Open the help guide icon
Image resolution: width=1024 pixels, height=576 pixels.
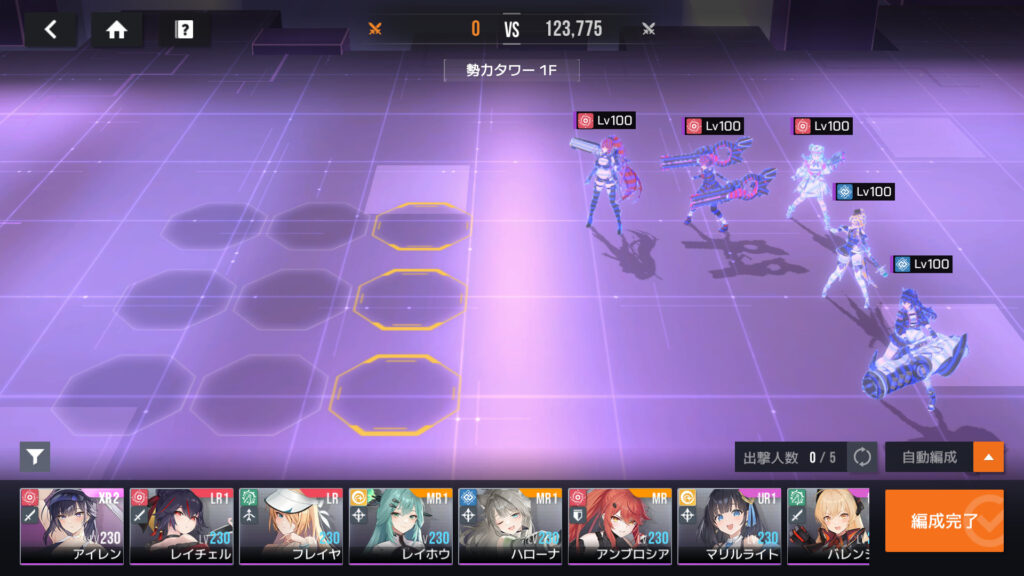click(184, 29)
